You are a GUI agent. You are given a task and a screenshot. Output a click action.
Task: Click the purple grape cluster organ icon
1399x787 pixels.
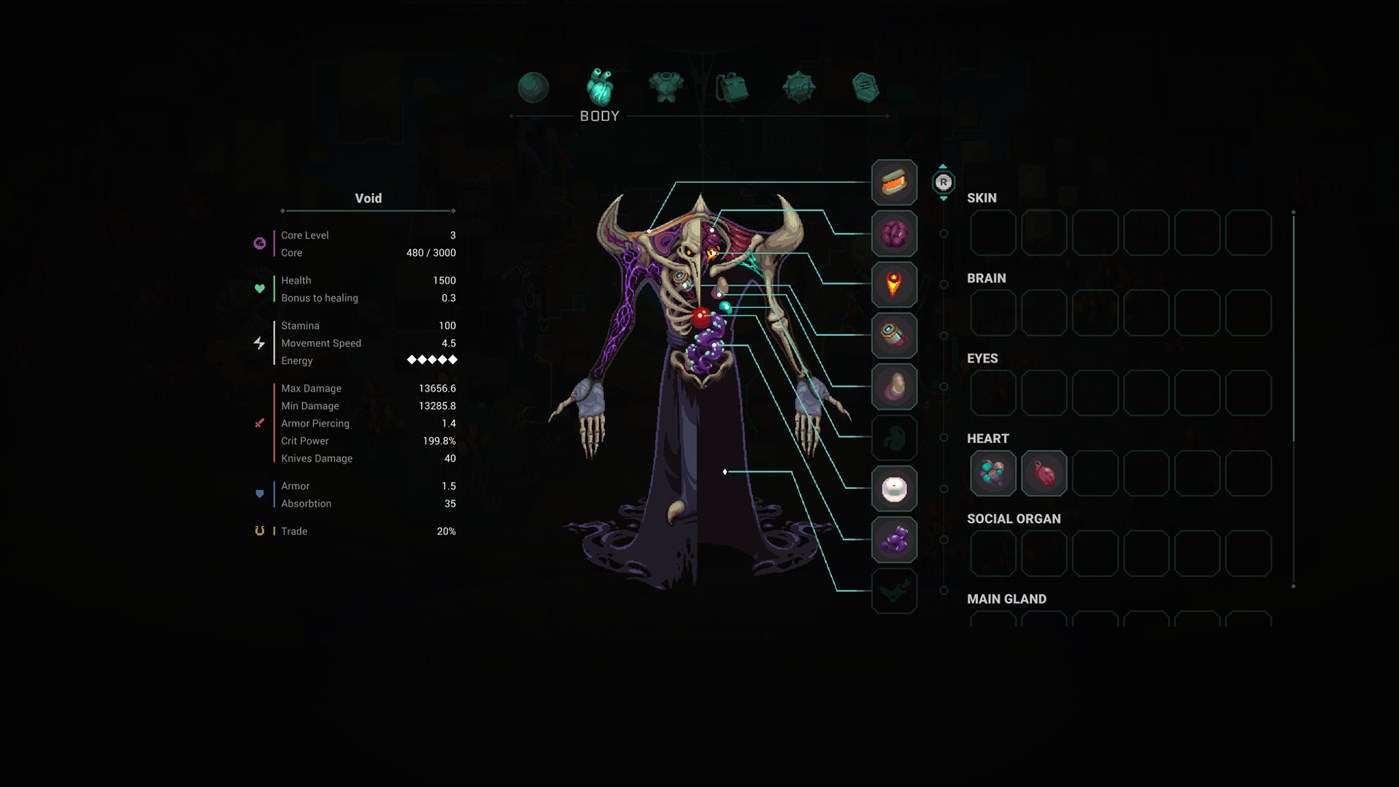tap(894, 539)
